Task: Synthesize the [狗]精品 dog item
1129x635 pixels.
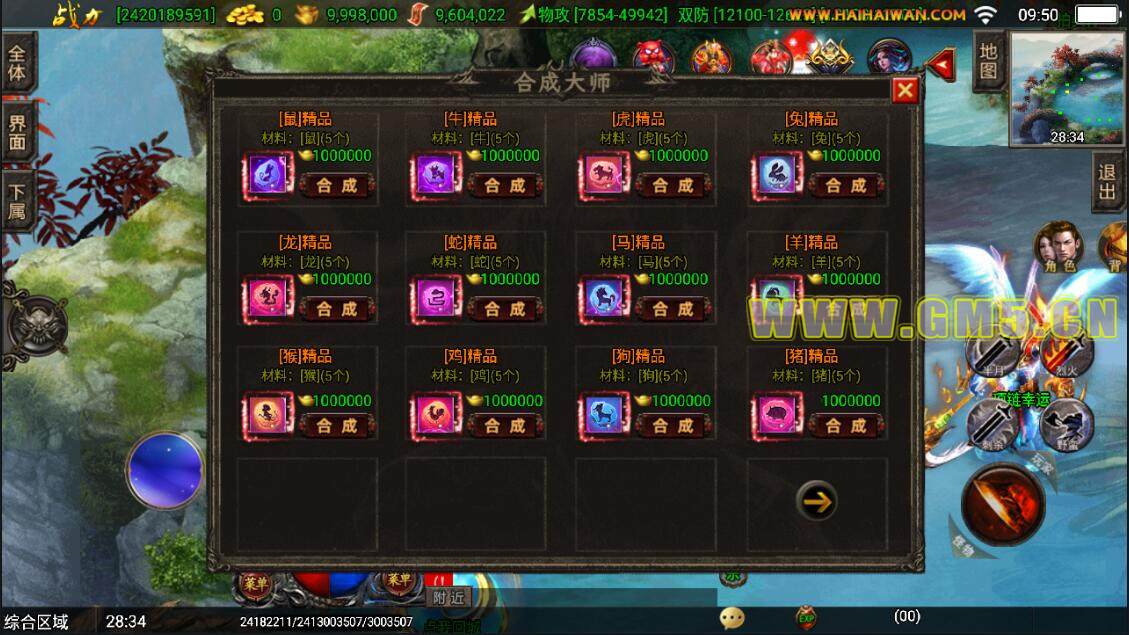Action: click(x=673, y=426)
